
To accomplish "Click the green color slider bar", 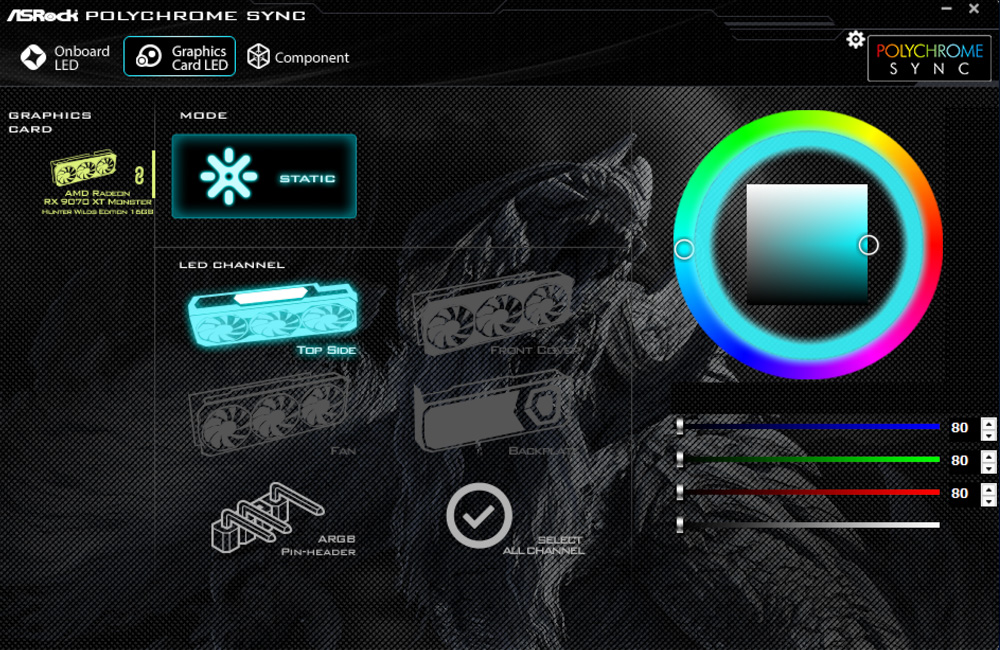I will (x=810, y=460).
